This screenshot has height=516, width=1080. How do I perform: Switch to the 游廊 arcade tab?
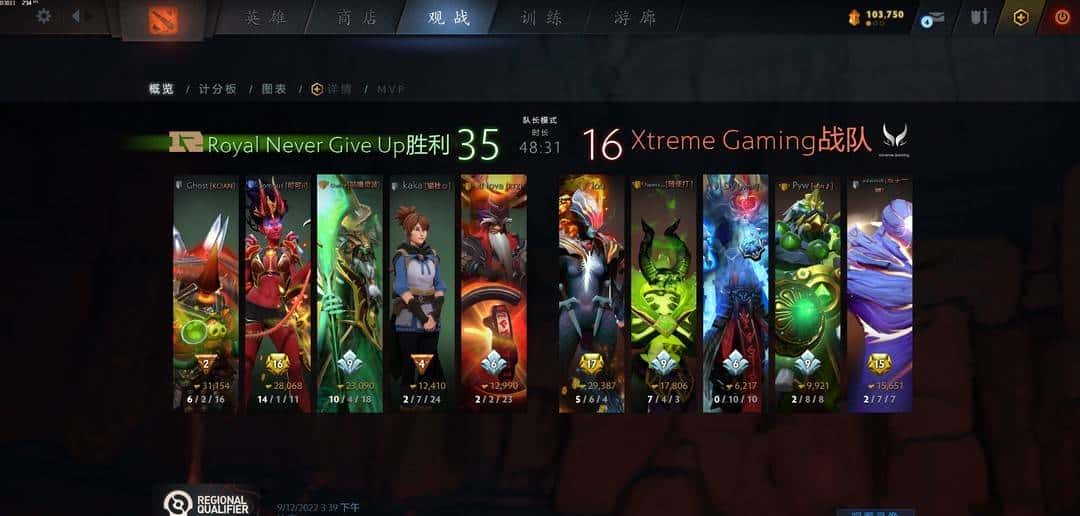click(x=634, y=18)
